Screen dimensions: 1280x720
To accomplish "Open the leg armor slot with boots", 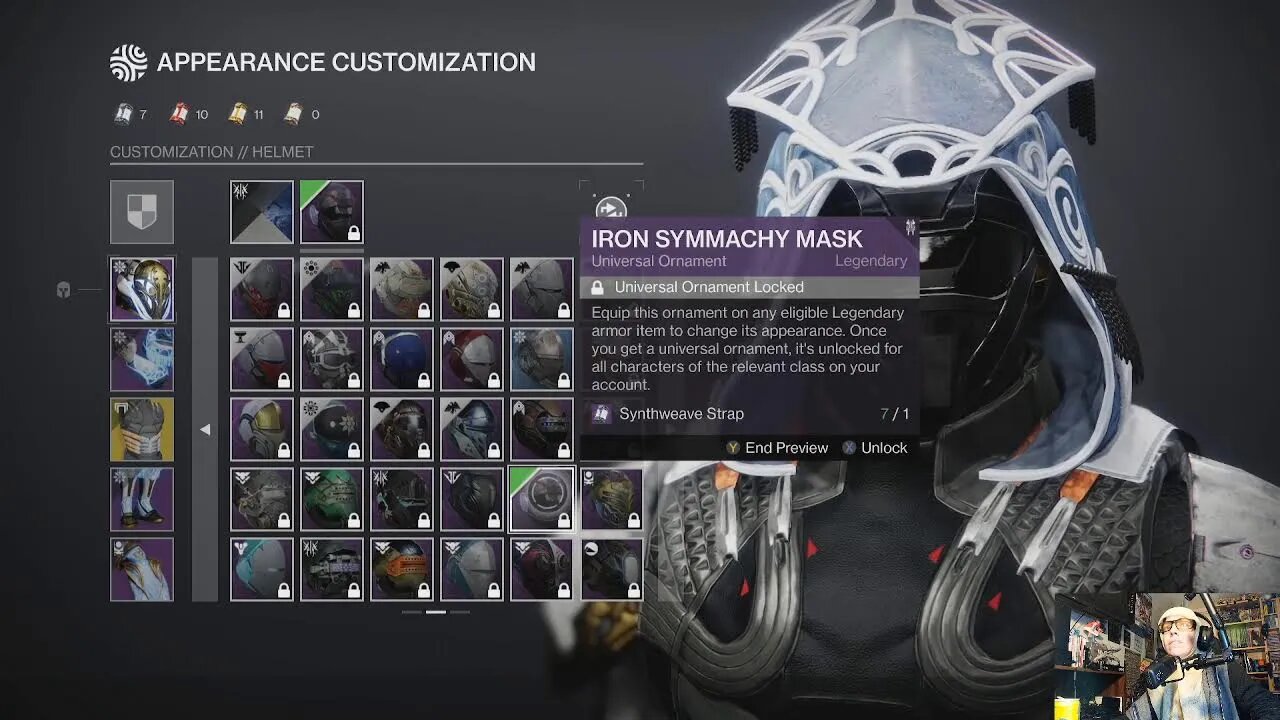I will click(142, 500).
